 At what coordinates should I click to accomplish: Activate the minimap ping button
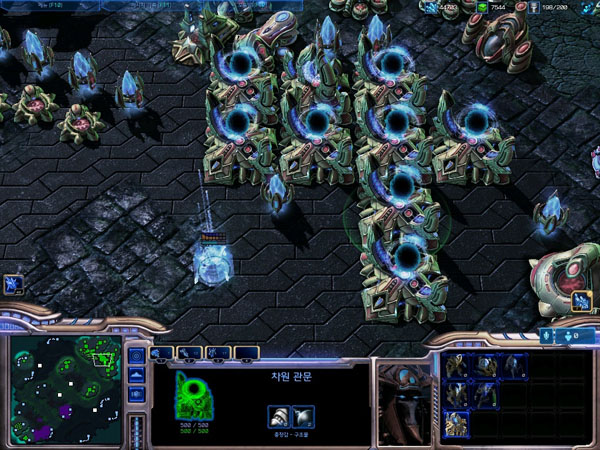(x=136, y=356)
